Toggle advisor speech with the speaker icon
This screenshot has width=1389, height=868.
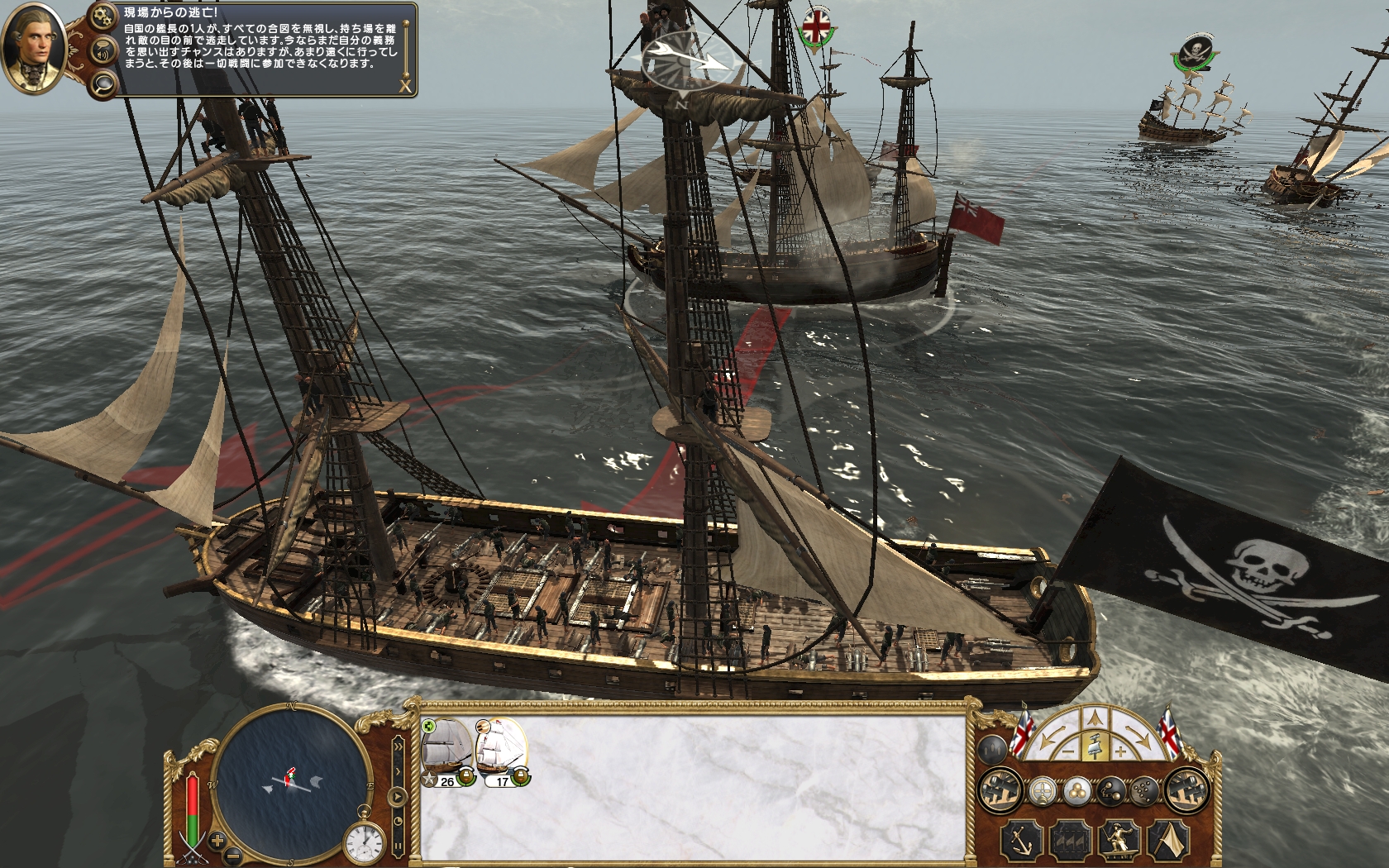coord(103,50)
